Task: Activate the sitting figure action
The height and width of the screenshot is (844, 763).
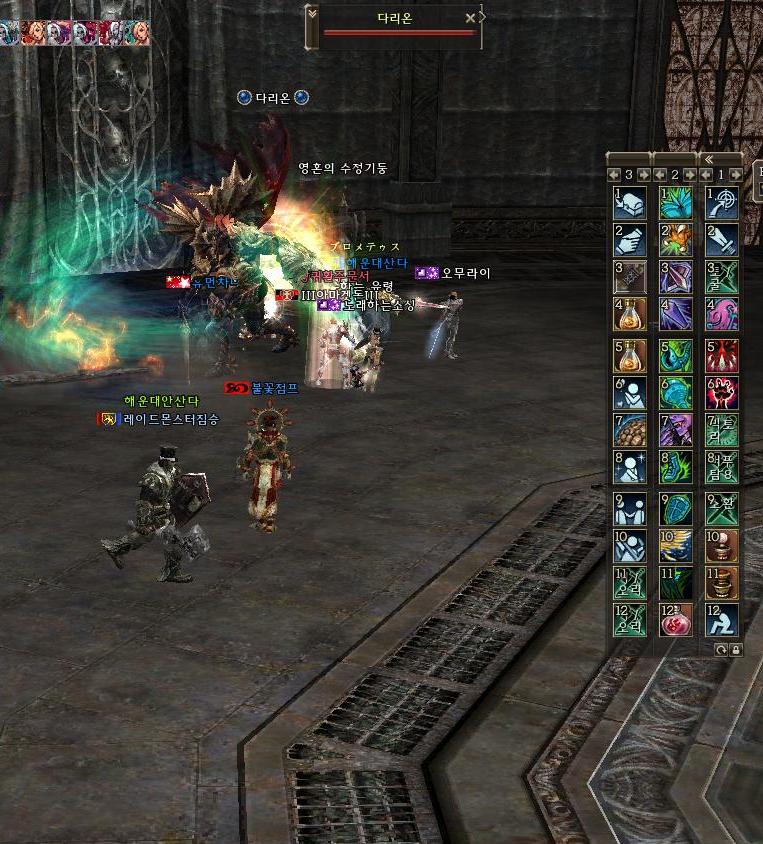Action: pos(722,619)
